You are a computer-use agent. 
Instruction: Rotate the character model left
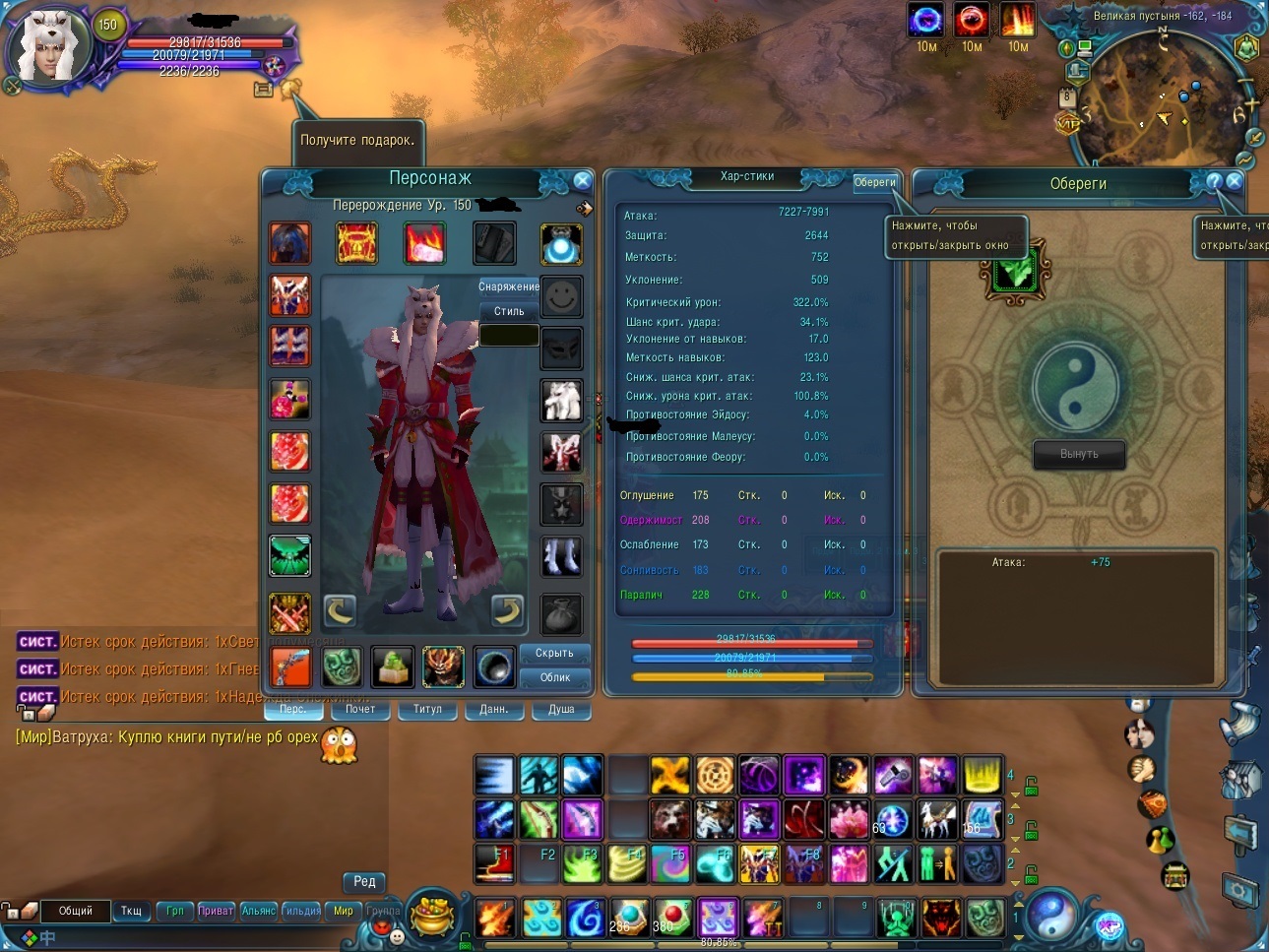tap(340, 610)
